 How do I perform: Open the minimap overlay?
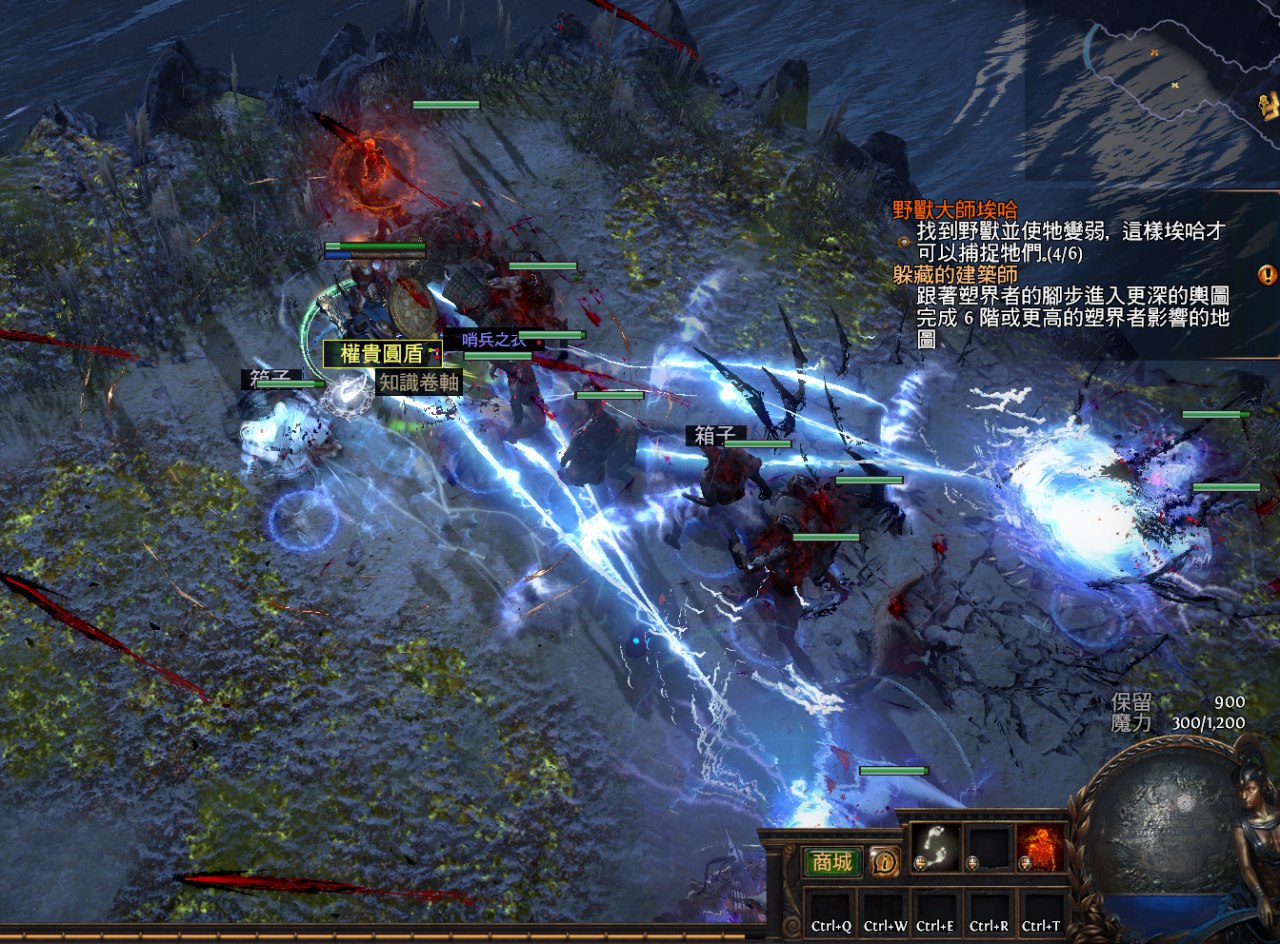tap(1152, 90)
